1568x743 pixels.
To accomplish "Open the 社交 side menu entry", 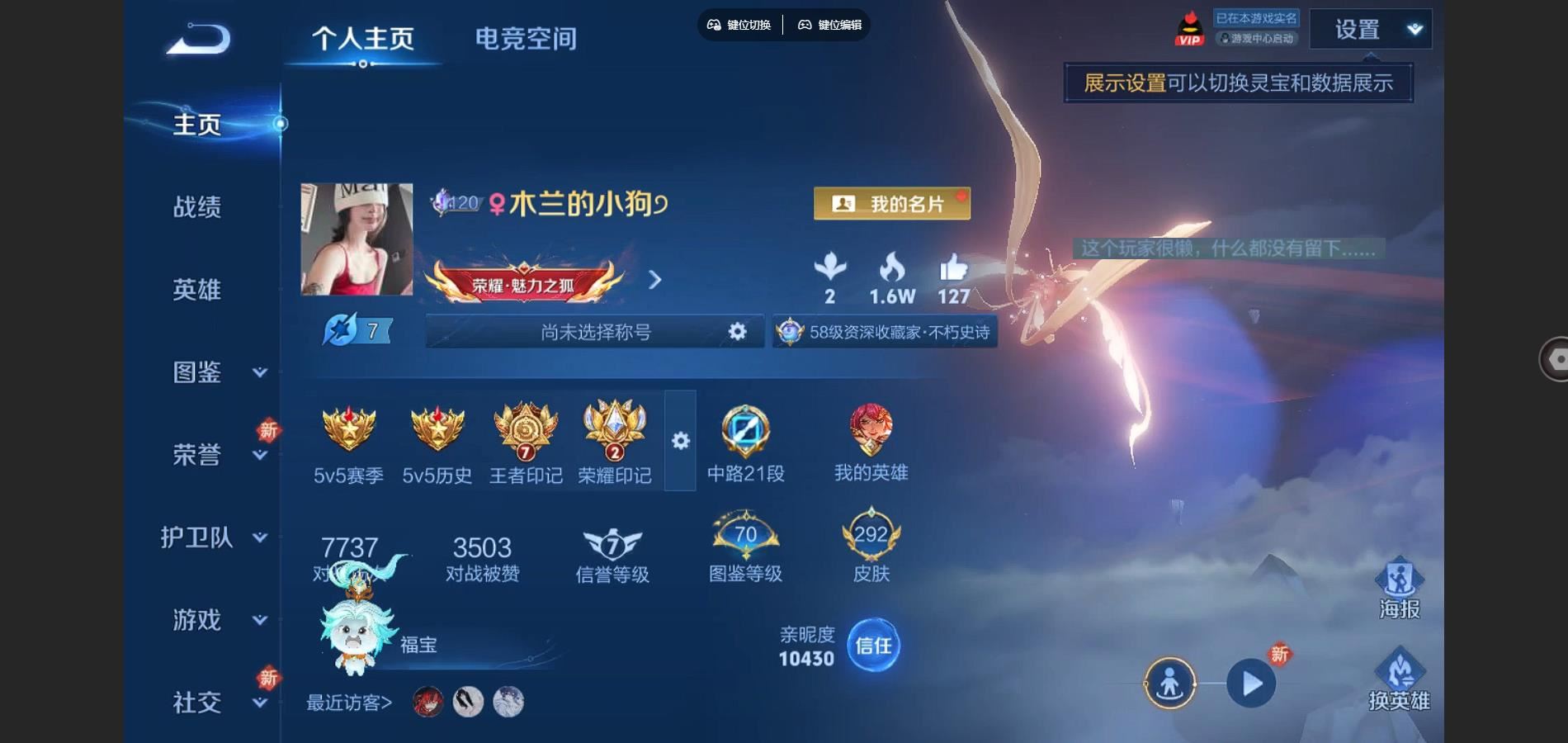I will click(x=216, y=703).
